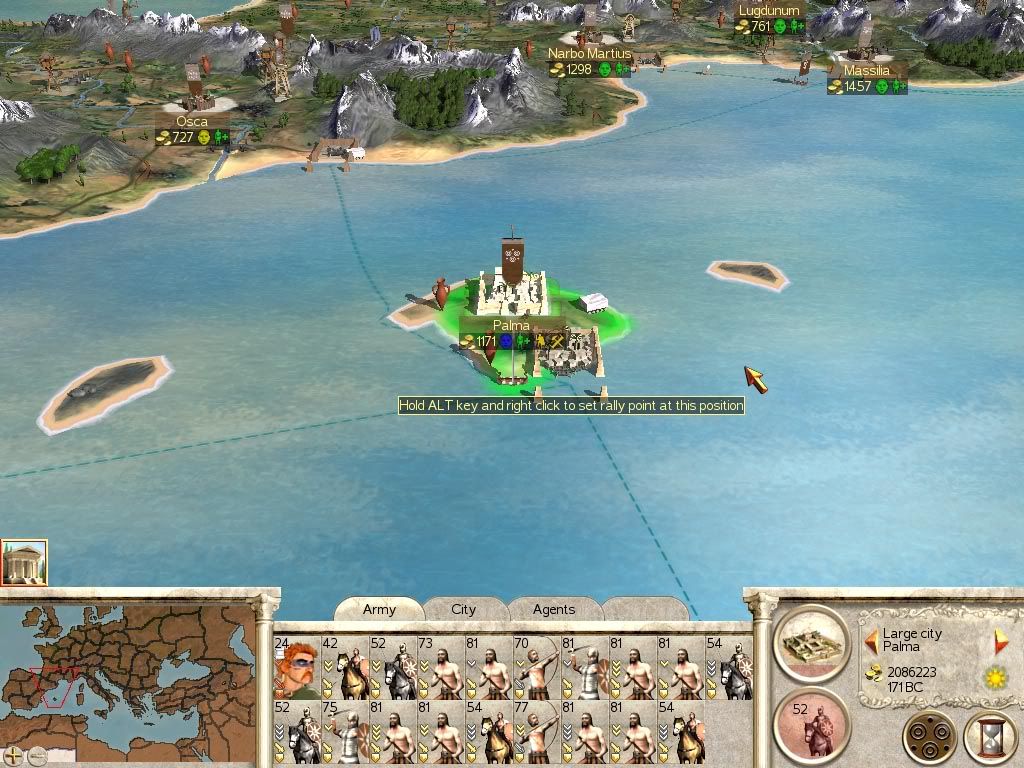
Task: Open the faction overview three-circle button
Action: pyautogui.click(x=929, y=738)
